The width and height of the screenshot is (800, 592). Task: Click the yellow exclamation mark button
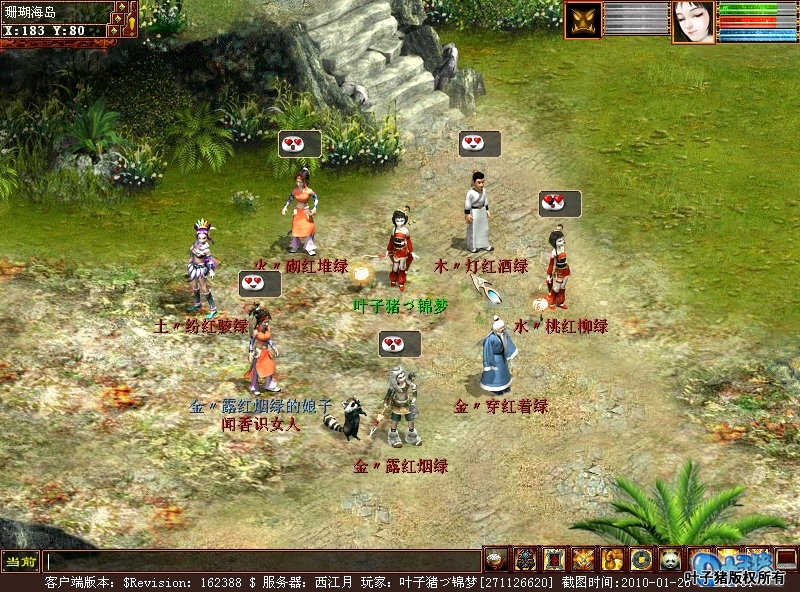pos(130,24)
